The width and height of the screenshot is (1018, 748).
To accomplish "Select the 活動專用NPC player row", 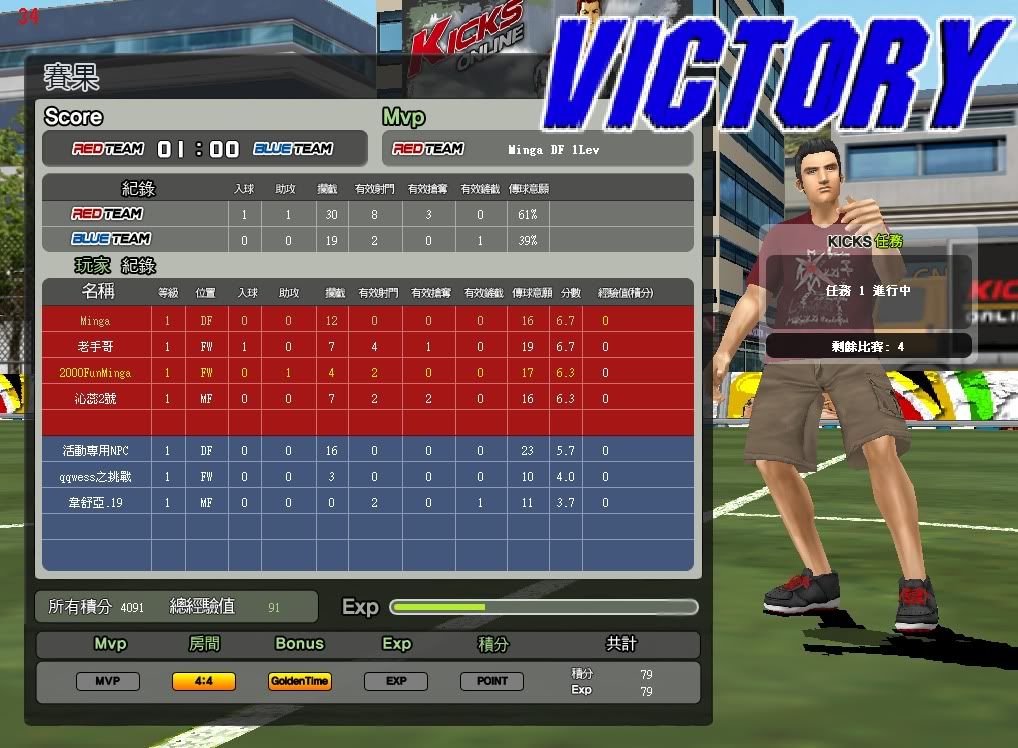I will 94,451.
